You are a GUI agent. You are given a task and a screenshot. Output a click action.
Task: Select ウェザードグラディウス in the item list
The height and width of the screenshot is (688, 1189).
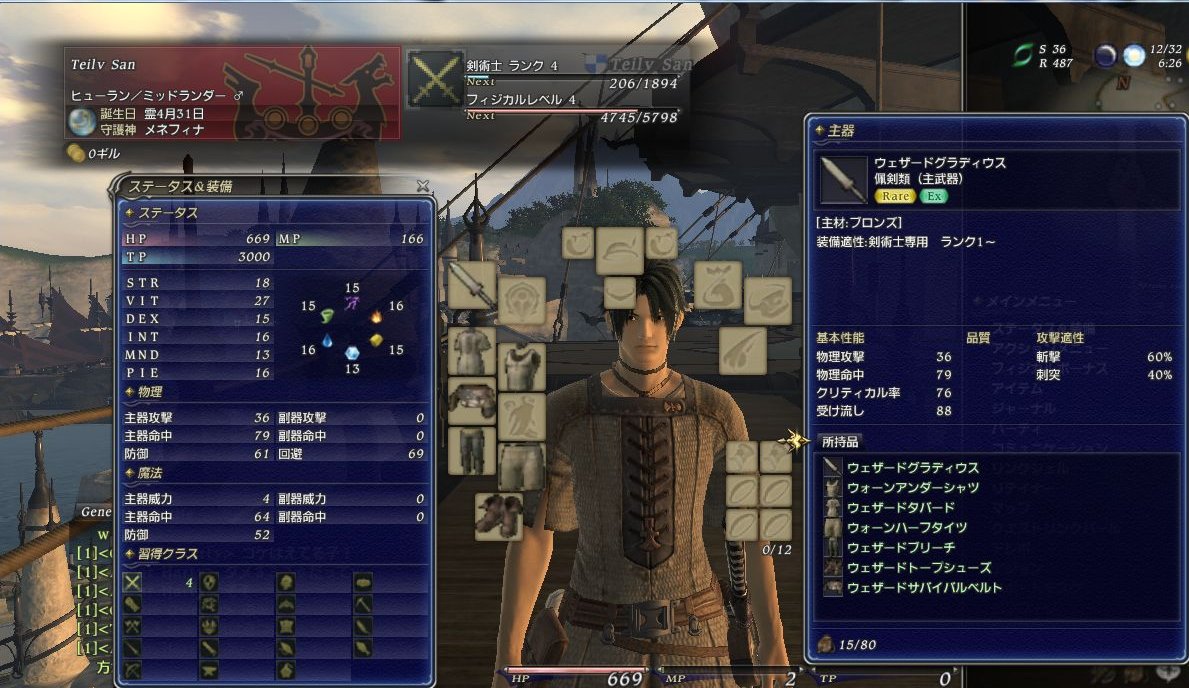(912, 467)
